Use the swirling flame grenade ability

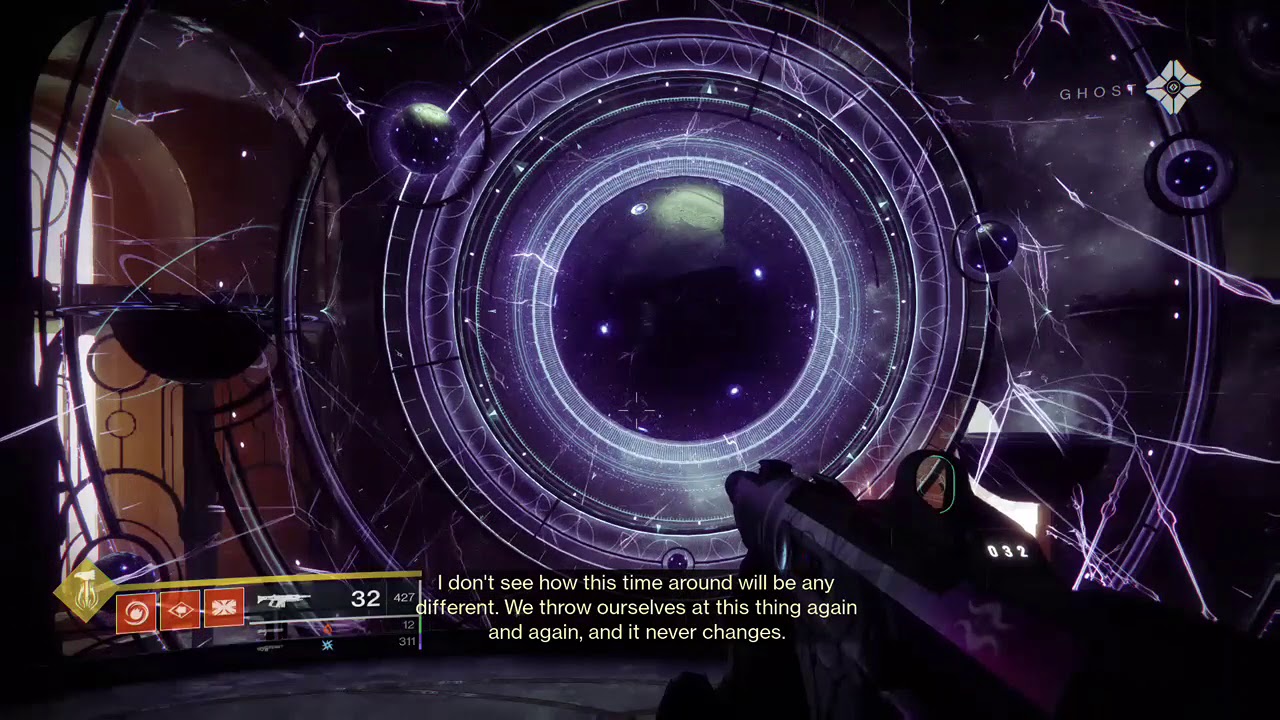click(136, 609)
